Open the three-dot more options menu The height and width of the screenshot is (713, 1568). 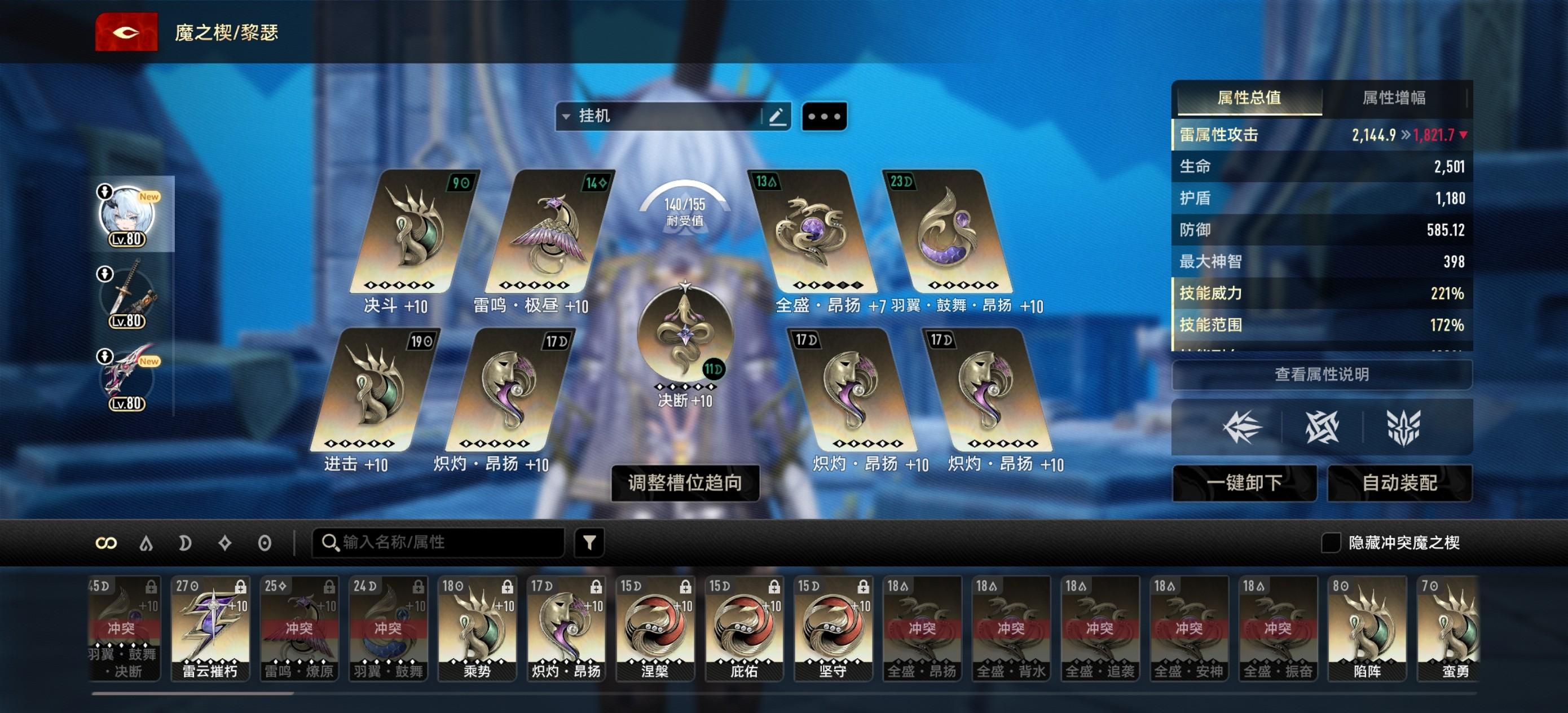click(824, 116)
